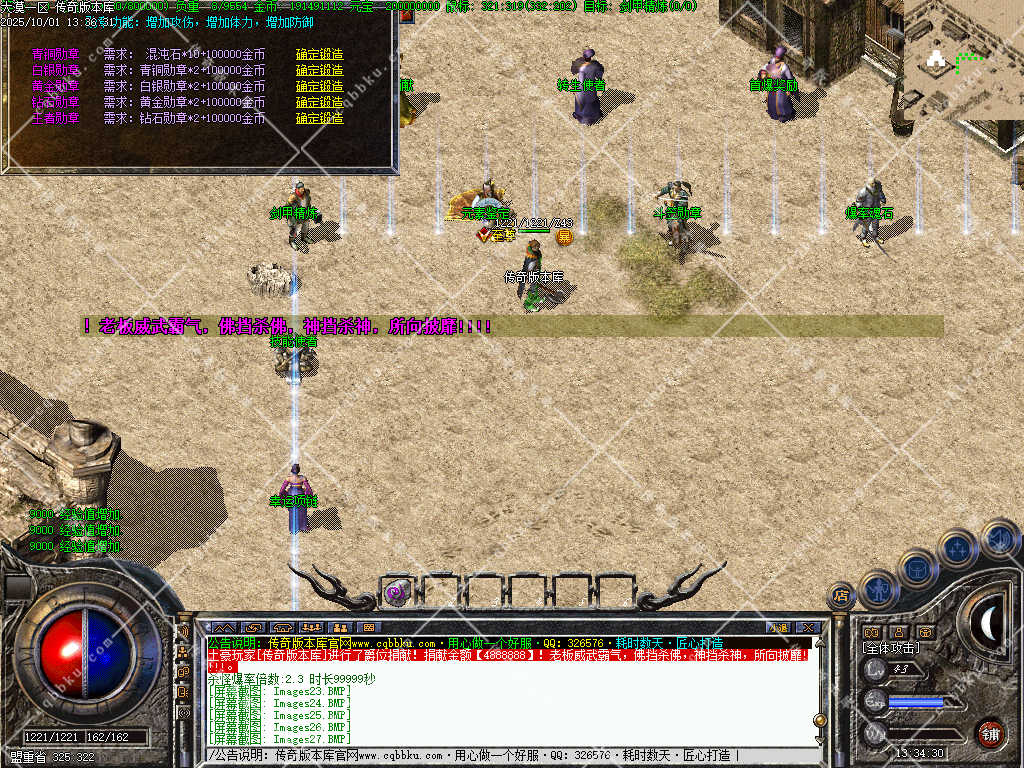Open the minimap in the corner
Image resolution: width=1024 pixels, height=768 pixels.
pyautogui.click(x=962, y=60)
